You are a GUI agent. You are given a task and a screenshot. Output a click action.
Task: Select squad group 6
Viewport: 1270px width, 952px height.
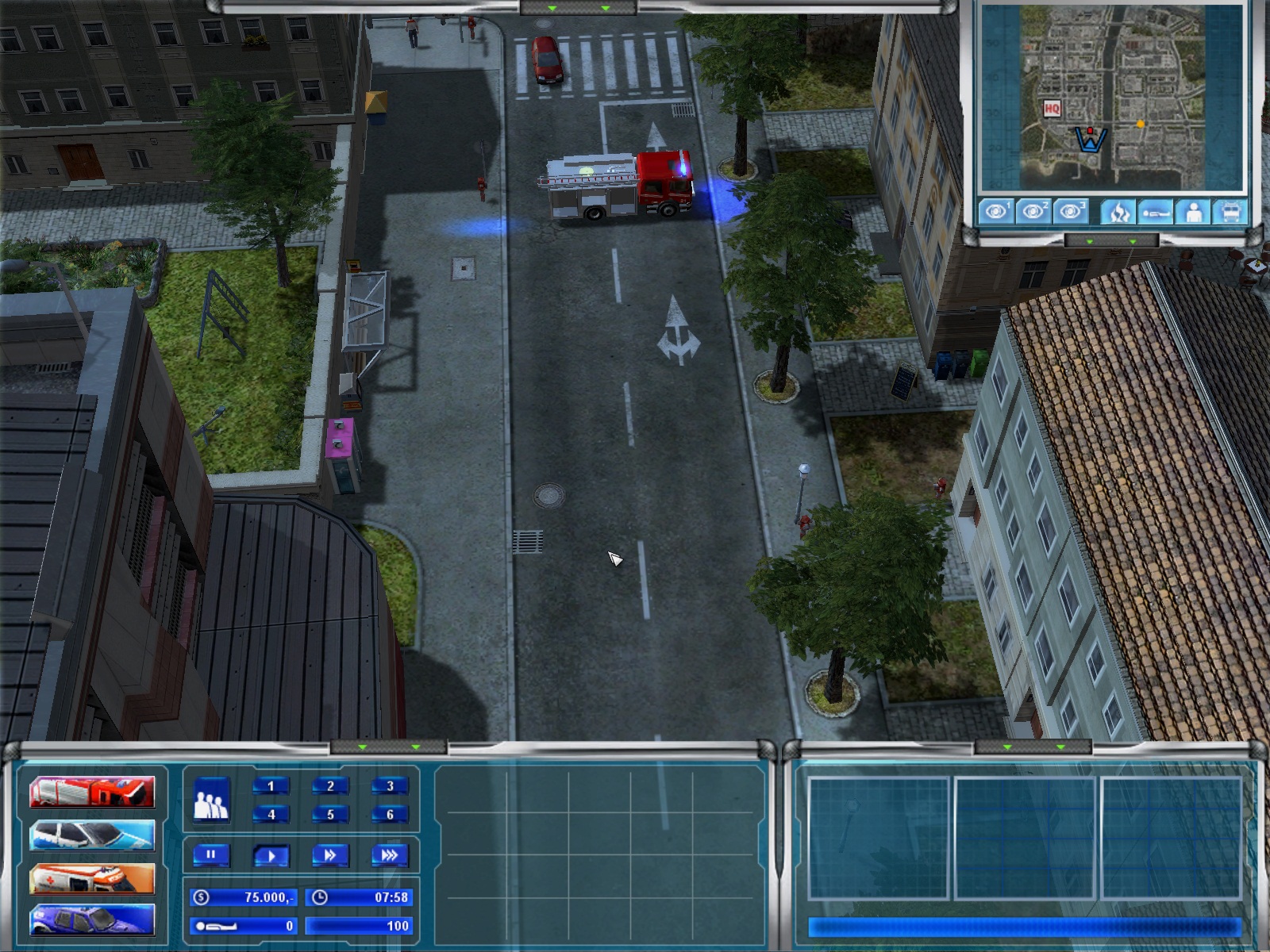point(390,814)
